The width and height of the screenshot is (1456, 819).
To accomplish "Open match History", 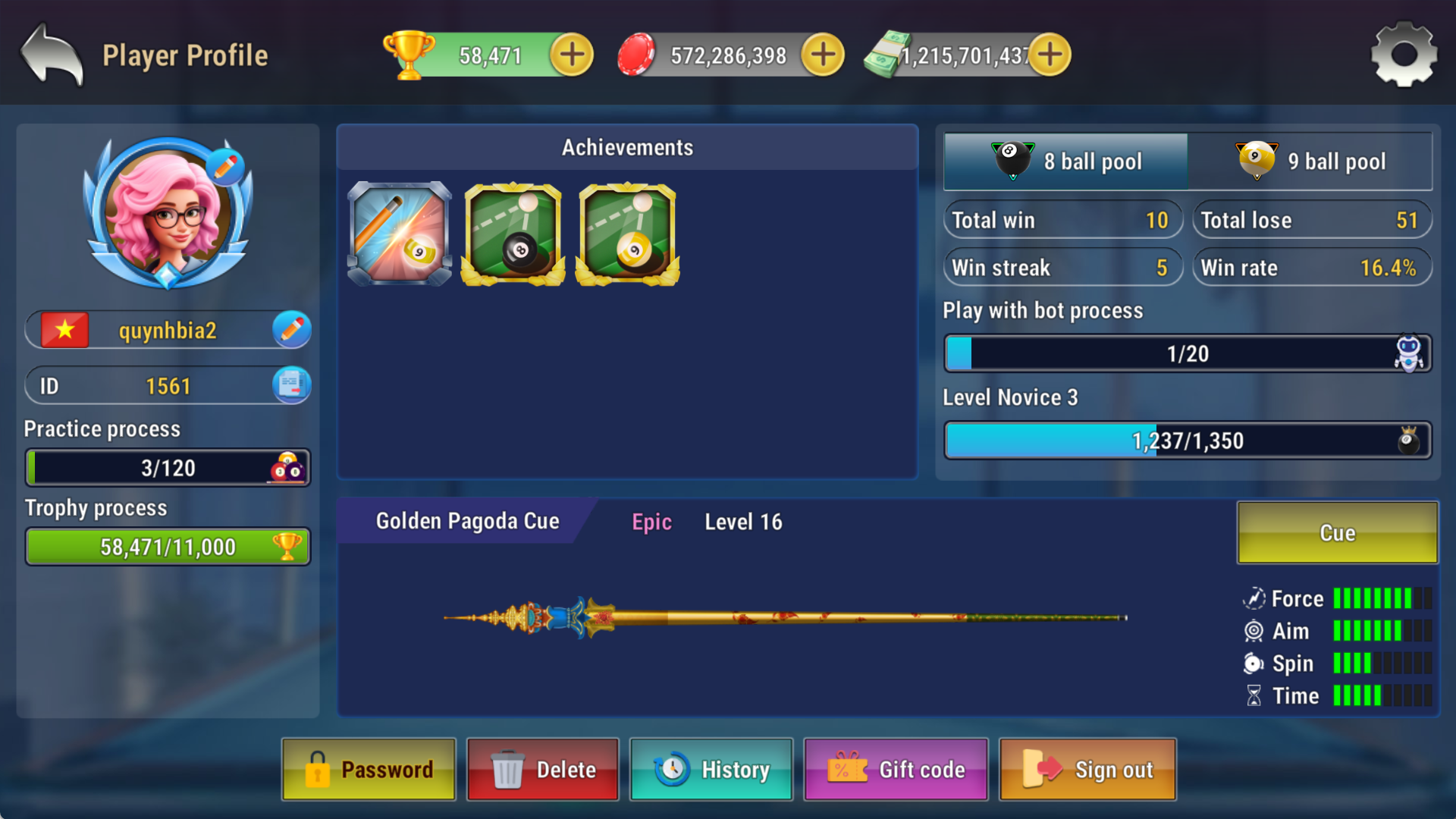I will [711, 769].
